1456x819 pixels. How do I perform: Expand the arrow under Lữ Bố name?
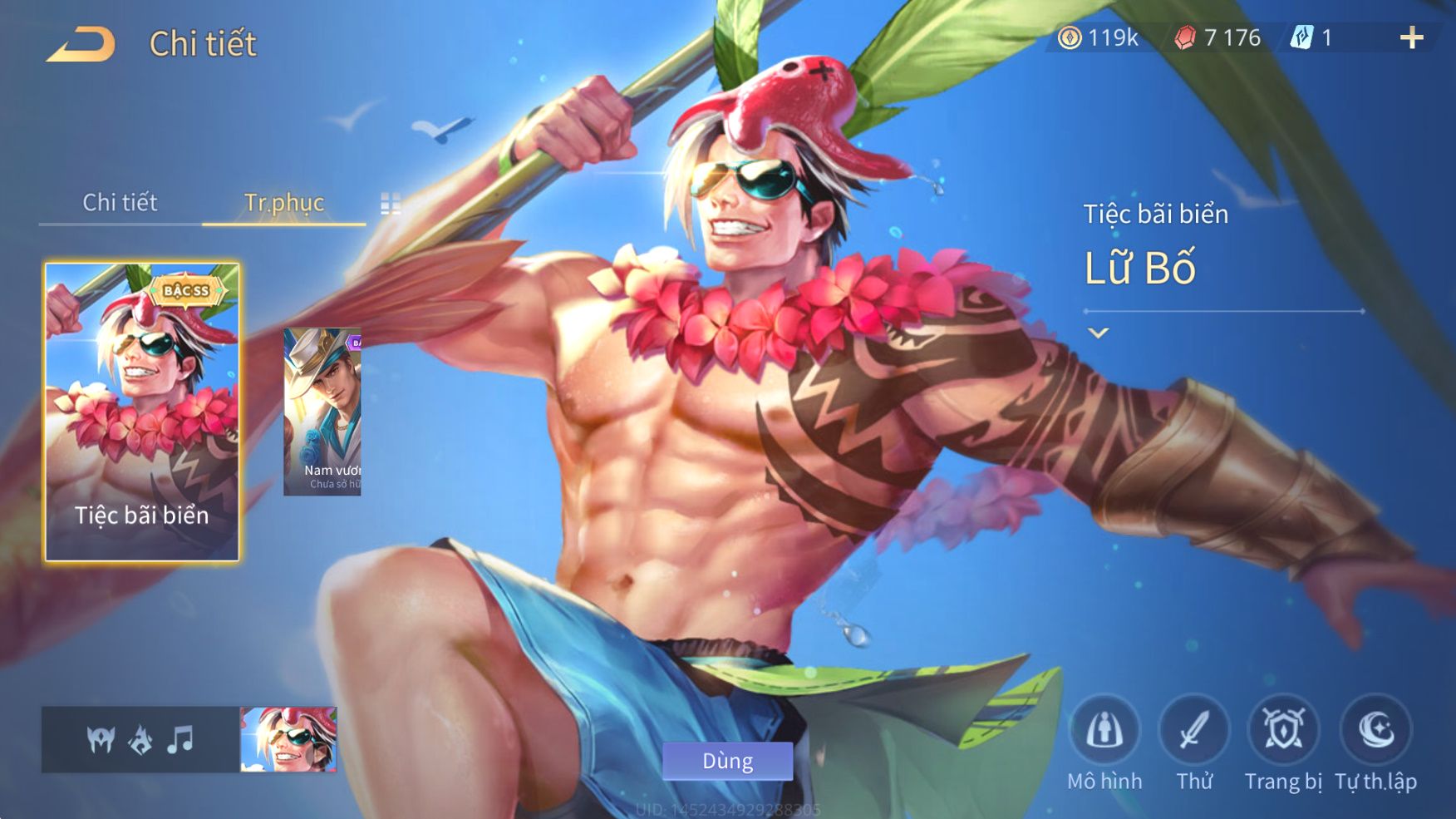pyautogui.click(x=1098, y=333)
